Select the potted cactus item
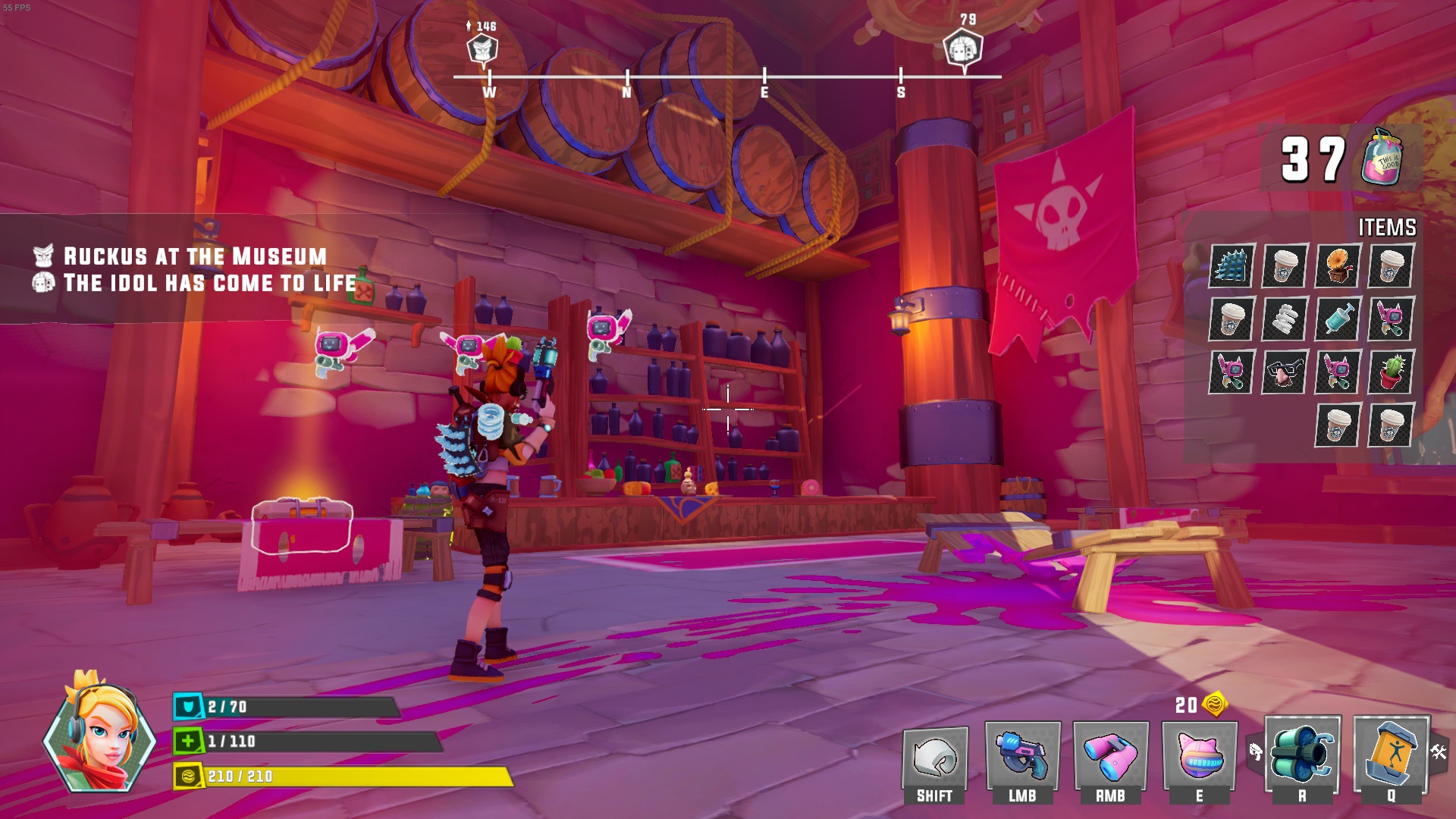Screen dimensions: 1456x819 click(x=1391, y=372)
